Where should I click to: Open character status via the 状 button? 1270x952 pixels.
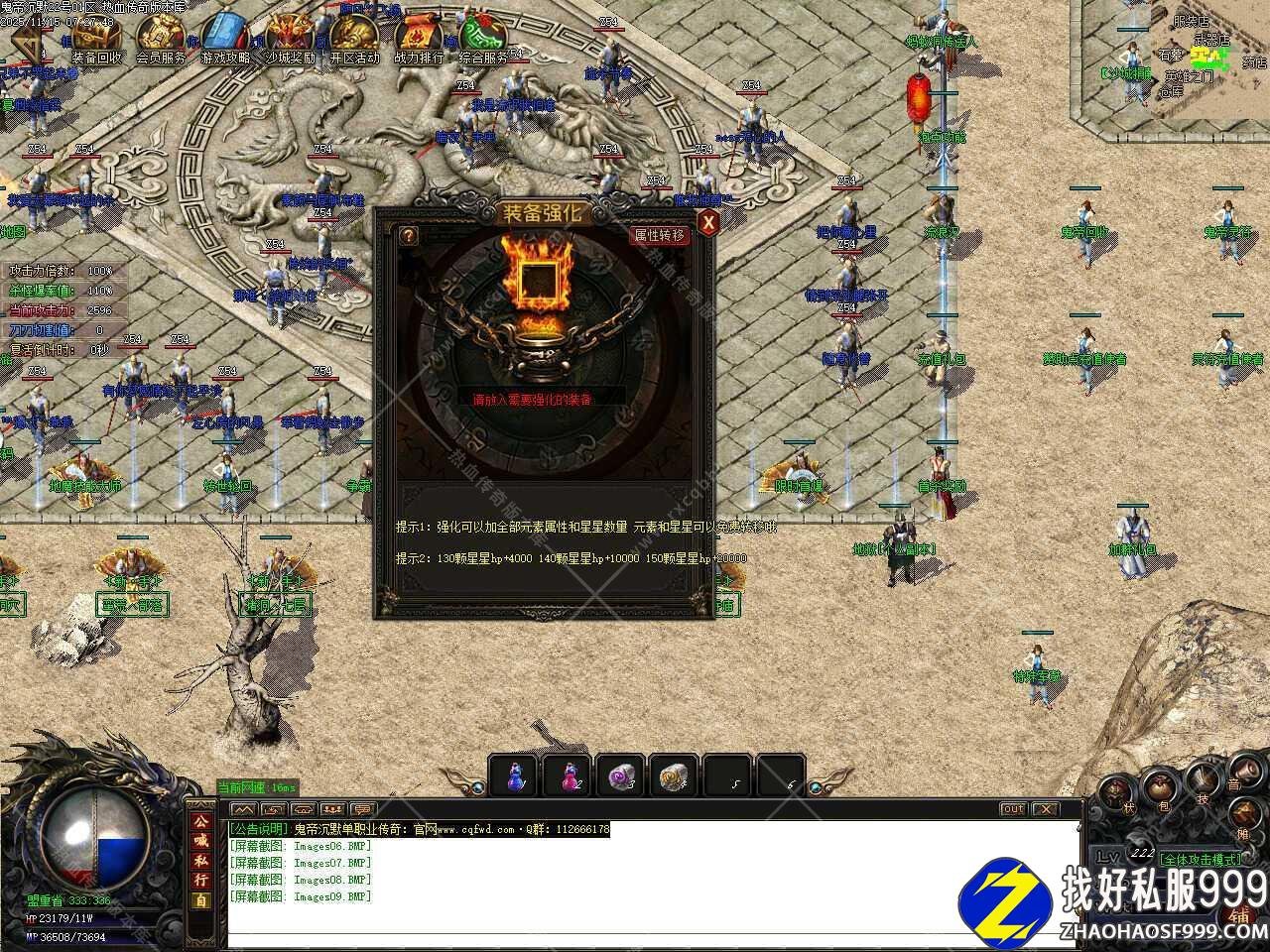(1116, 792)
